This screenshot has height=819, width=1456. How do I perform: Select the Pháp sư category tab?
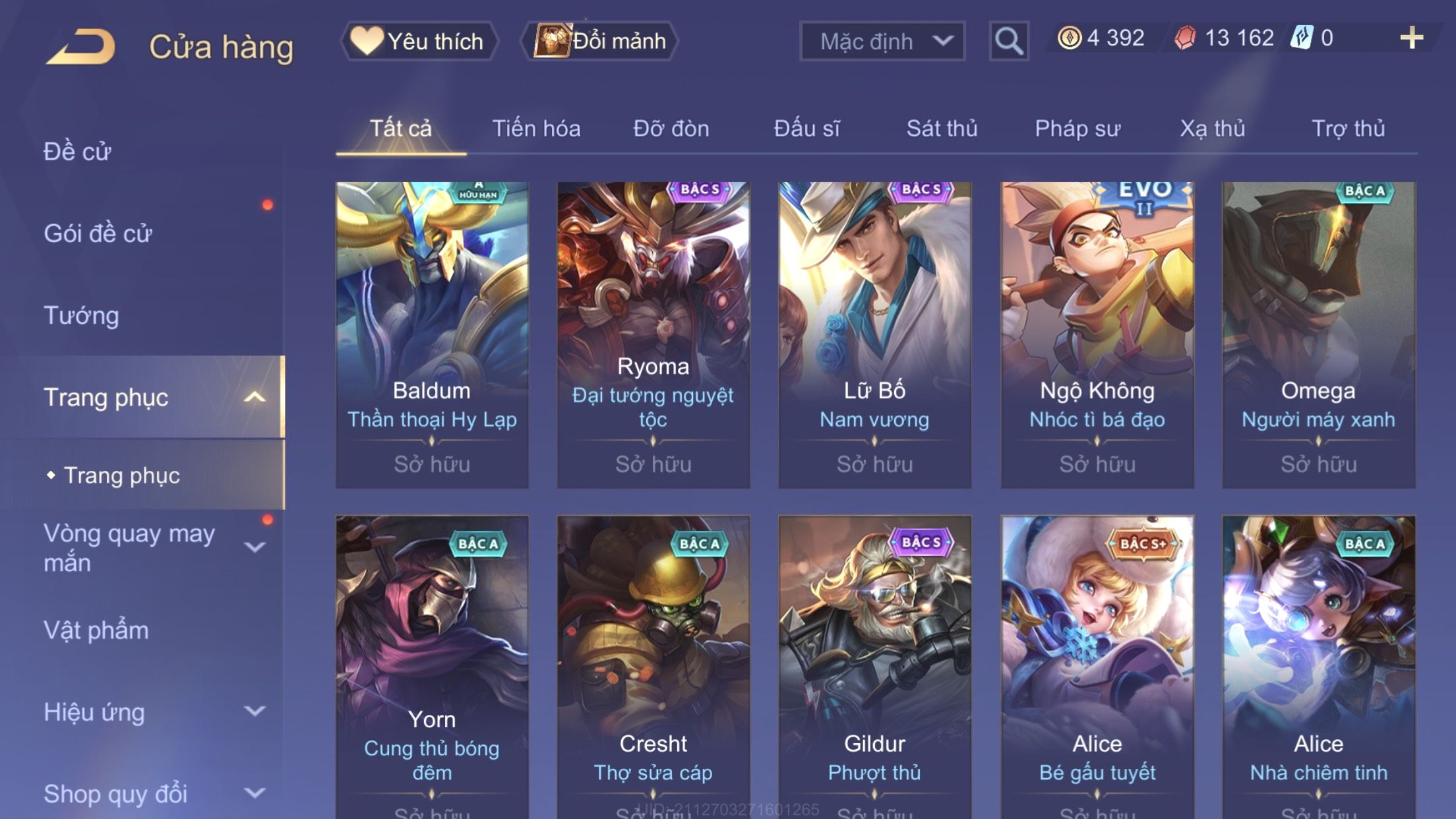[1077, 128]
